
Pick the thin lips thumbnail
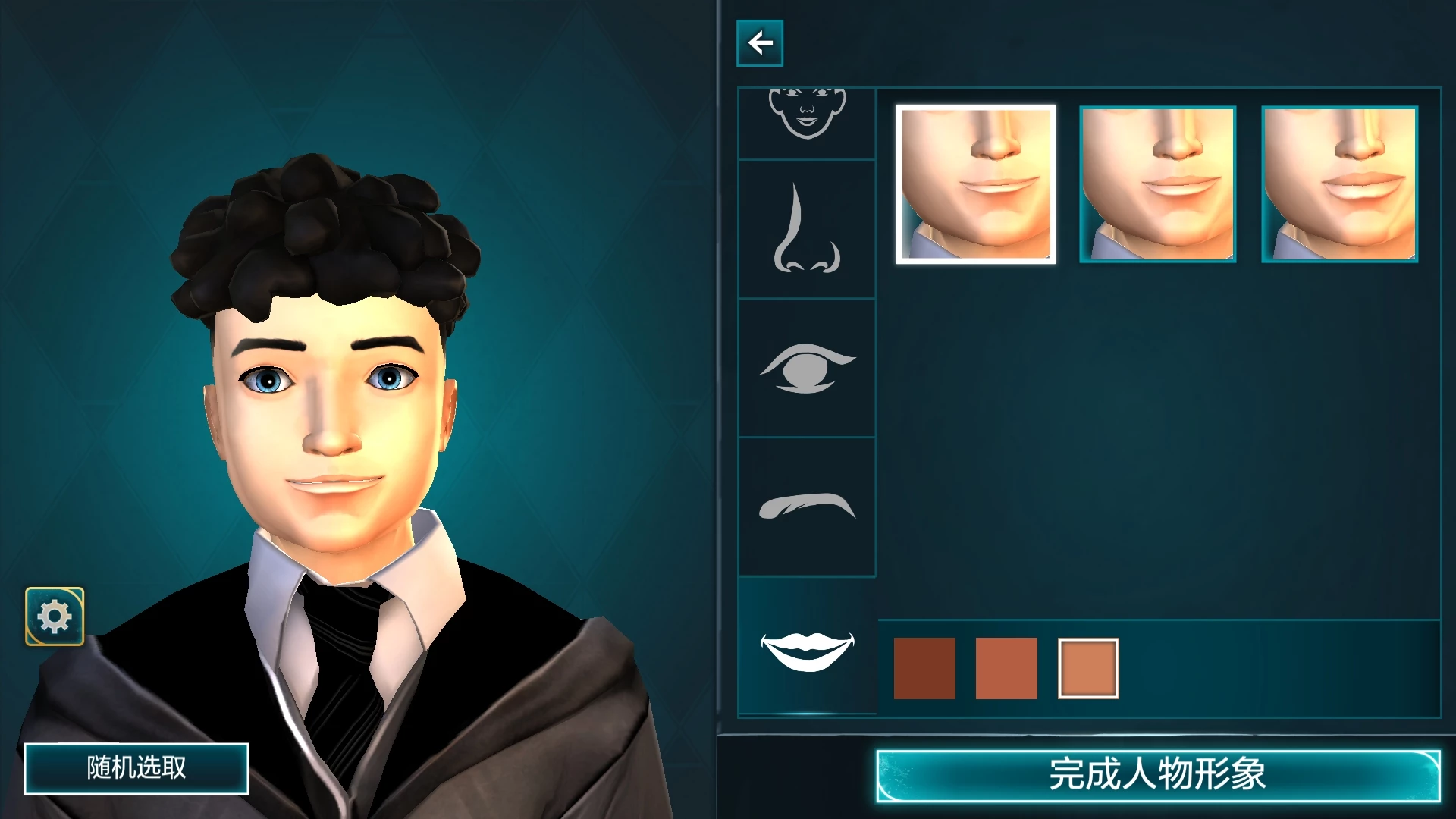(975, 184)
